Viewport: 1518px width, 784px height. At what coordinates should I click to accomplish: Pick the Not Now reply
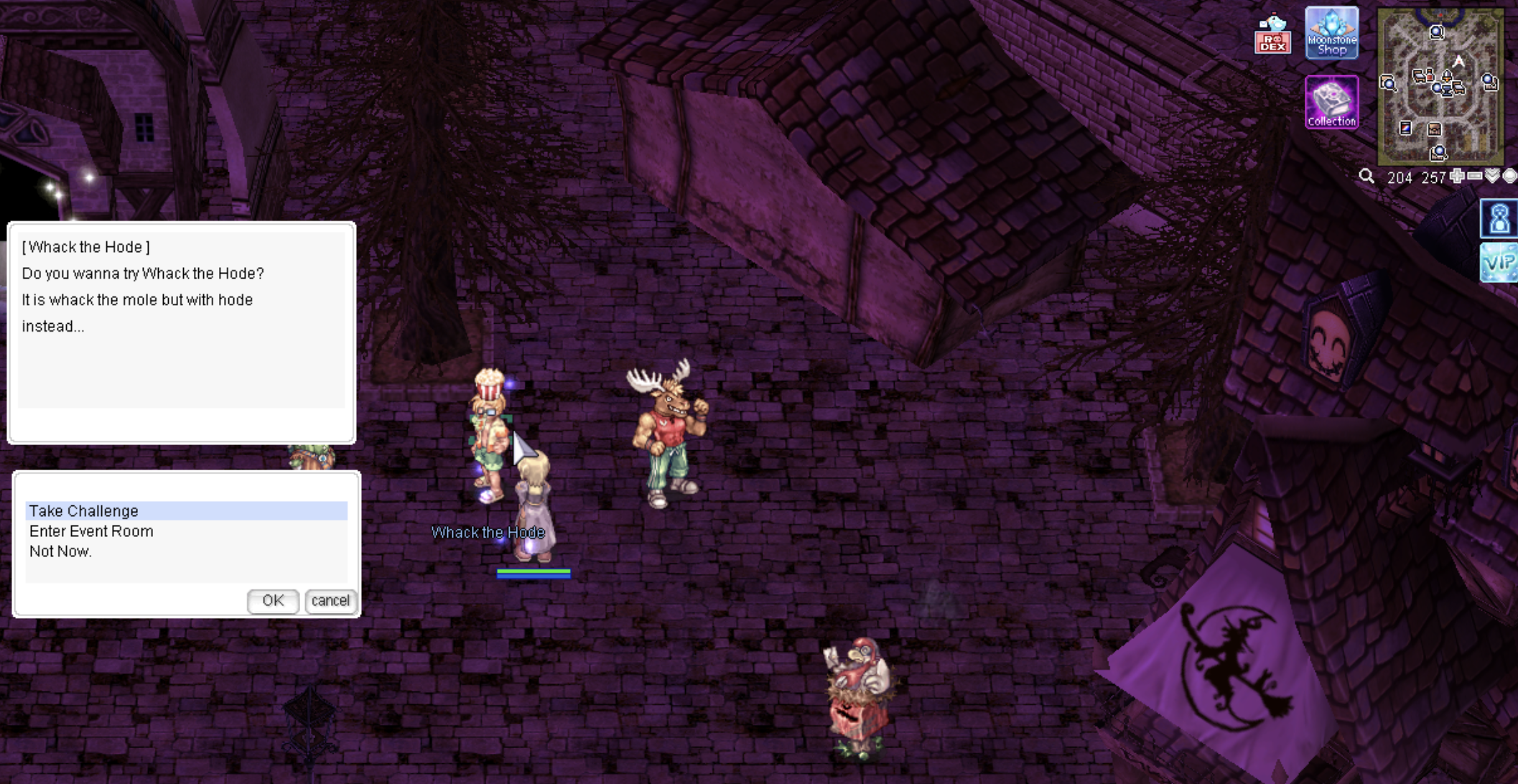click(x=60, y=551)
